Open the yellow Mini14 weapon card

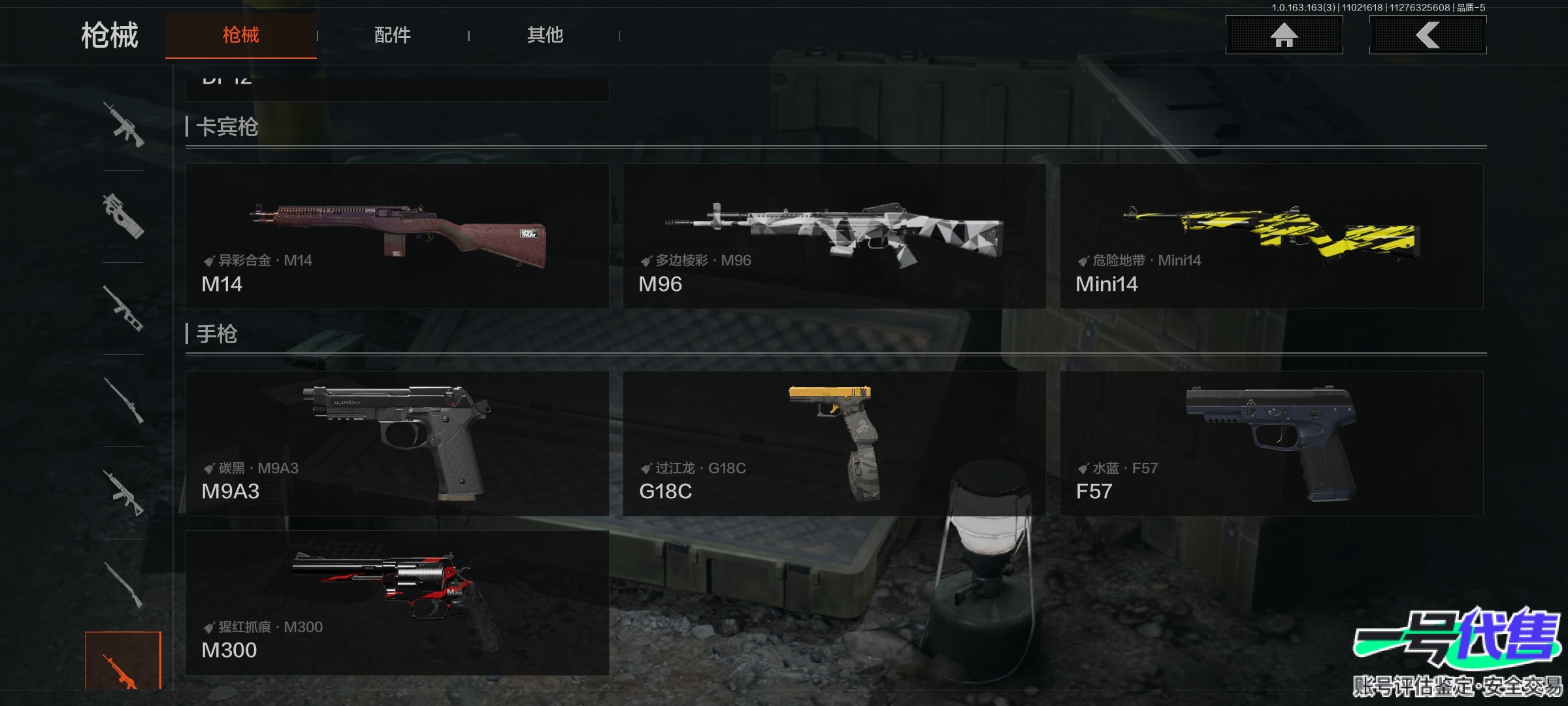[x=1271, y=236]
